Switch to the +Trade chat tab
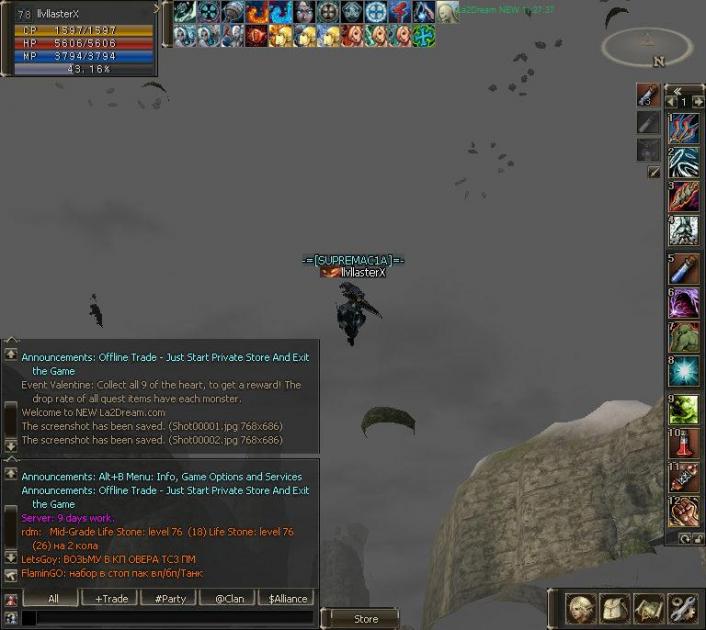Image resolution: width=706 pixels, height=630 pixels. (x=111, y=598)
